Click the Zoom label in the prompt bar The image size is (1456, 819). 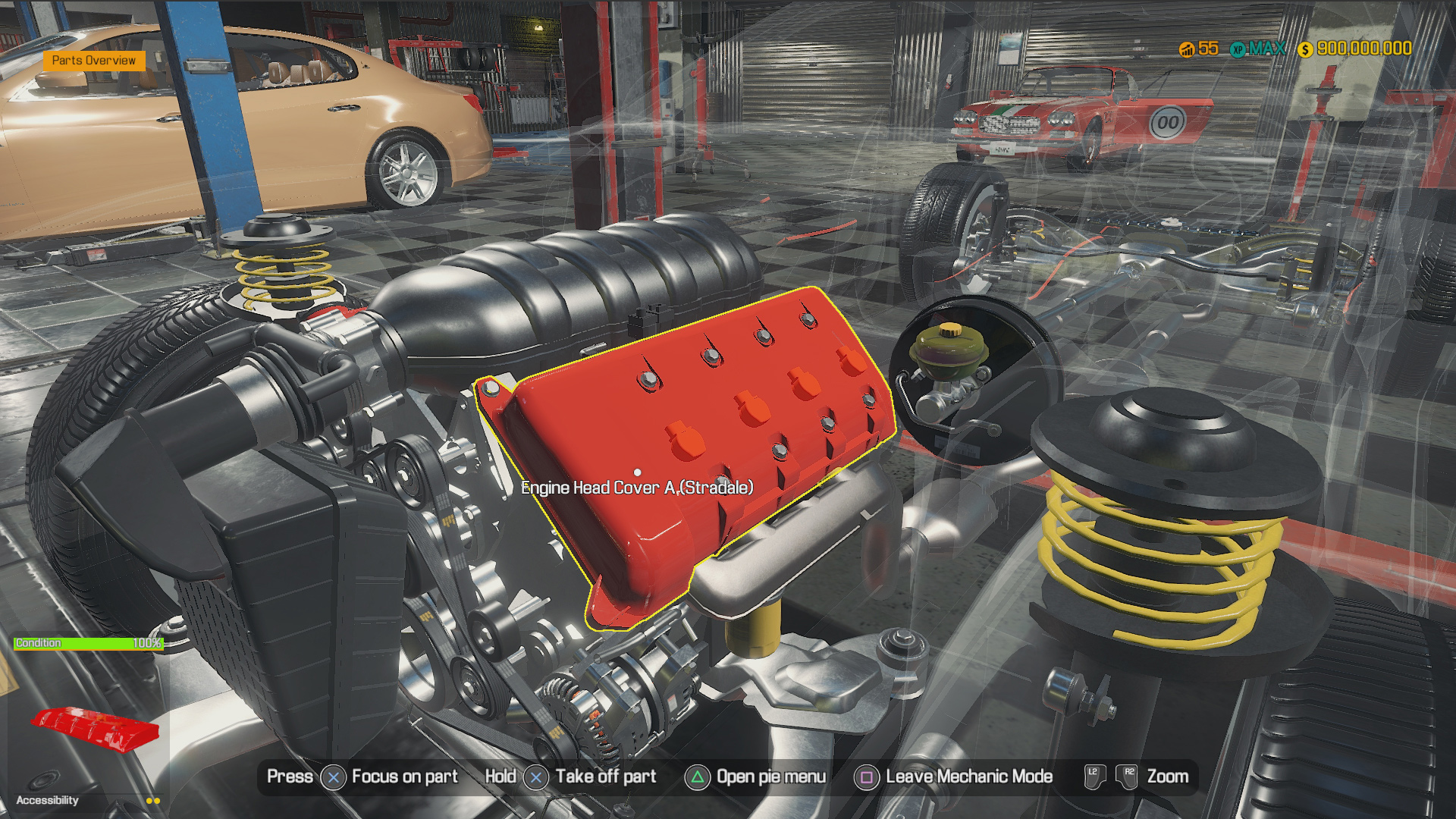click(x=1169, y=777)
